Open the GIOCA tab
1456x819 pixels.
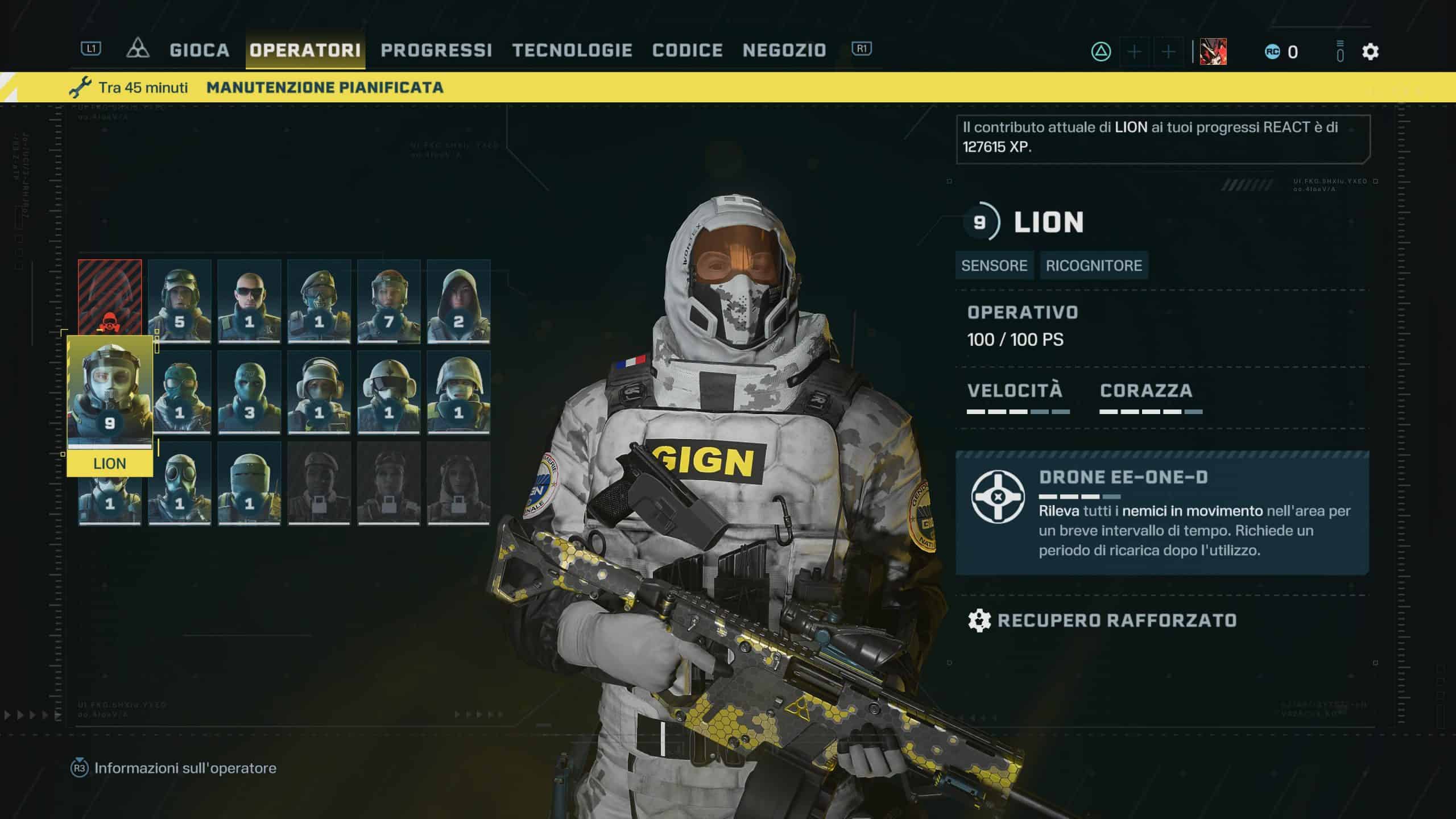[199, 51]
